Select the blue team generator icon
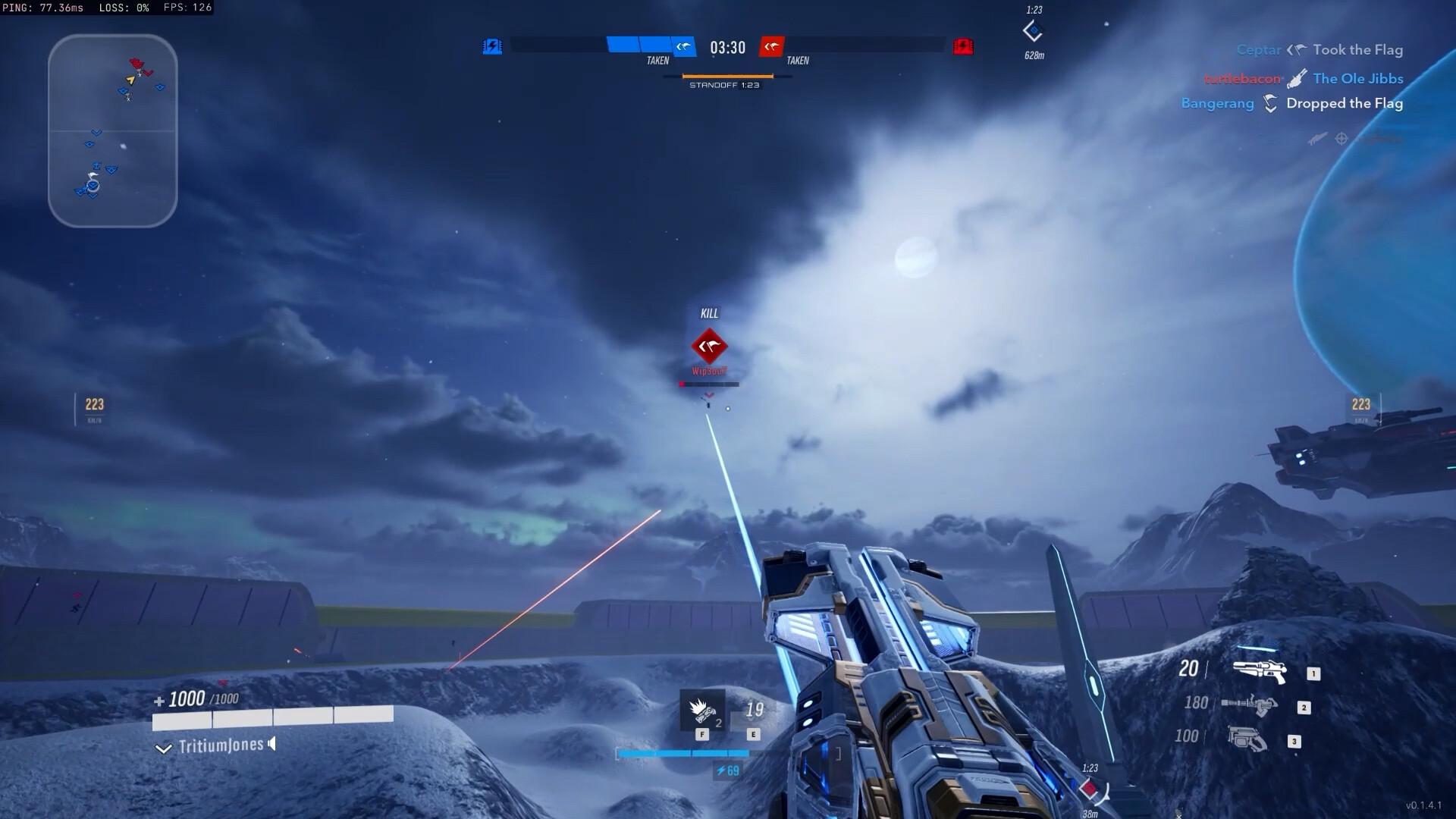The height and width of the screenshot is (819, 1456). coord(492,47)
